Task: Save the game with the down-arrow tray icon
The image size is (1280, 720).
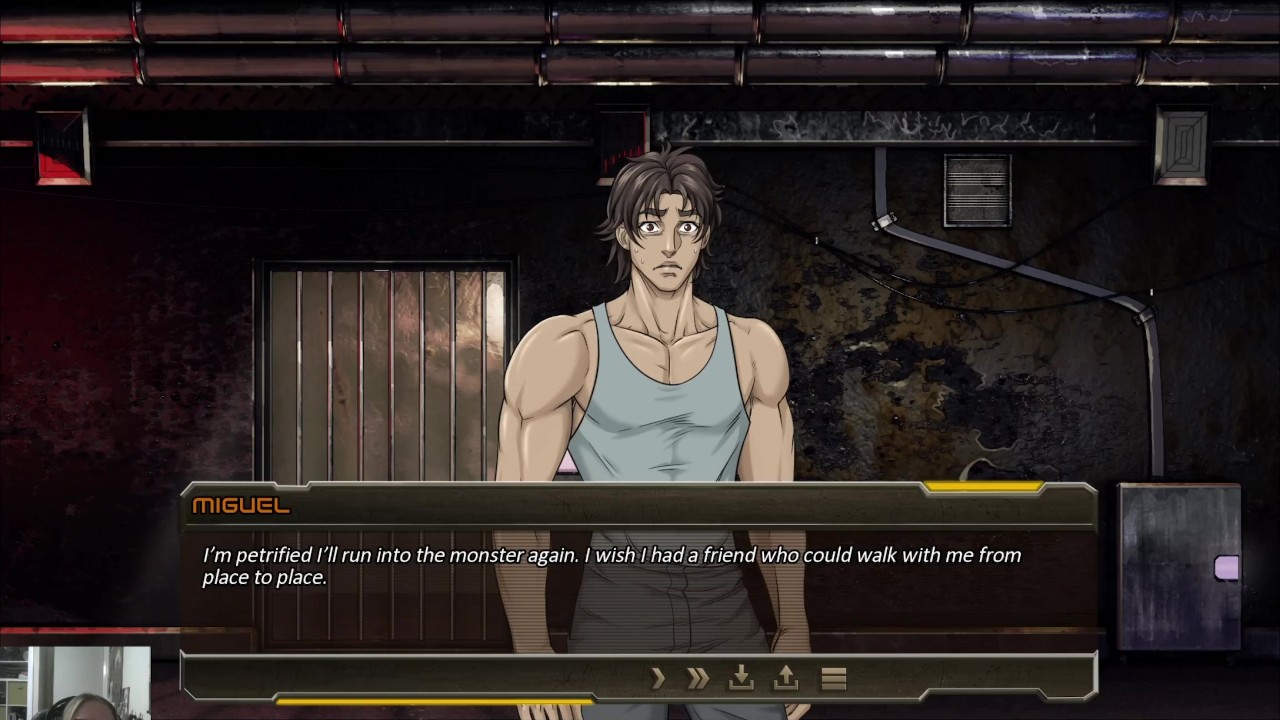Action: pyautogui.click(x=741, y=679)
